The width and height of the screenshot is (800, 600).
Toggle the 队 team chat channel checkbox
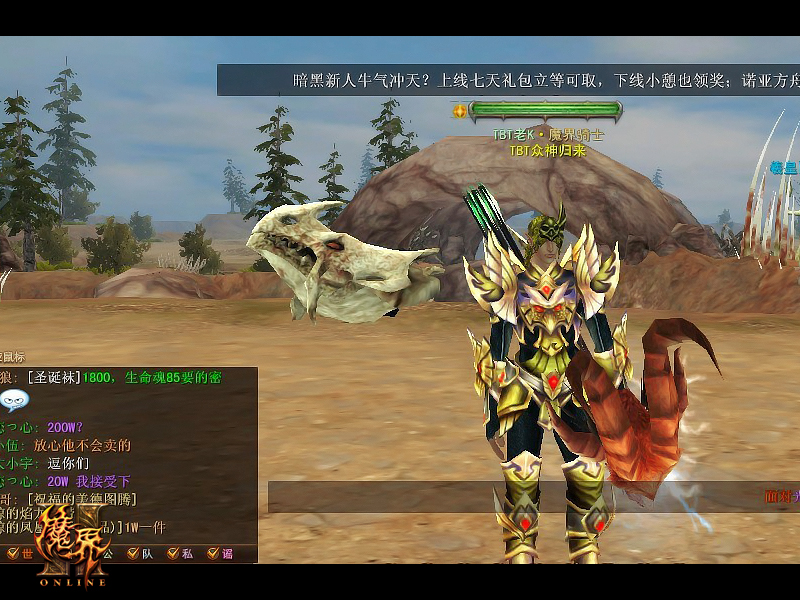(134, 553)
